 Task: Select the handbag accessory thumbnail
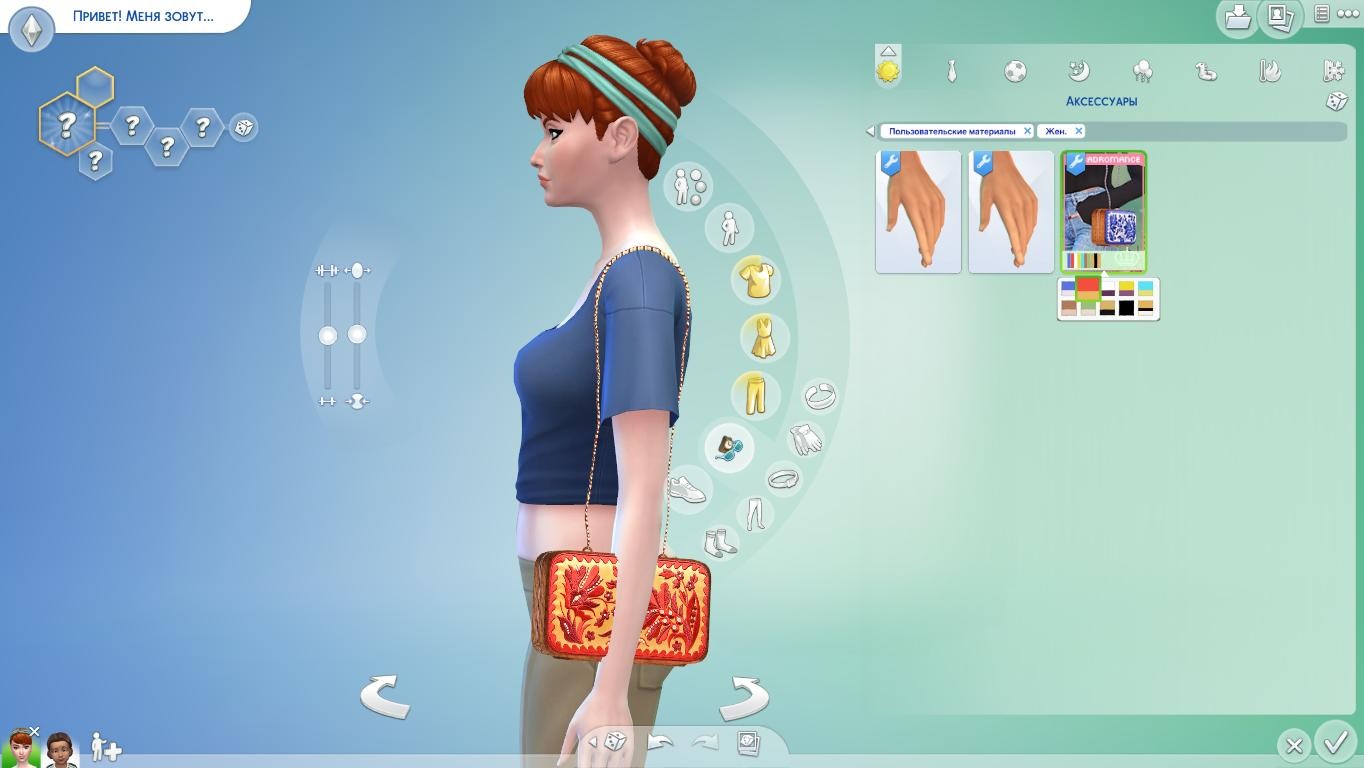coord(1104,211)
